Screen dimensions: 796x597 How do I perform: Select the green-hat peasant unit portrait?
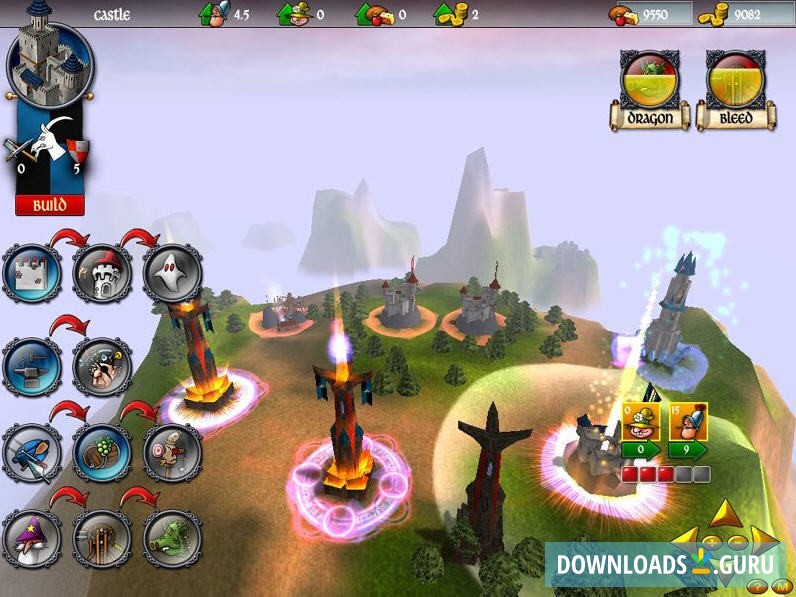click(x=640, y=422)
